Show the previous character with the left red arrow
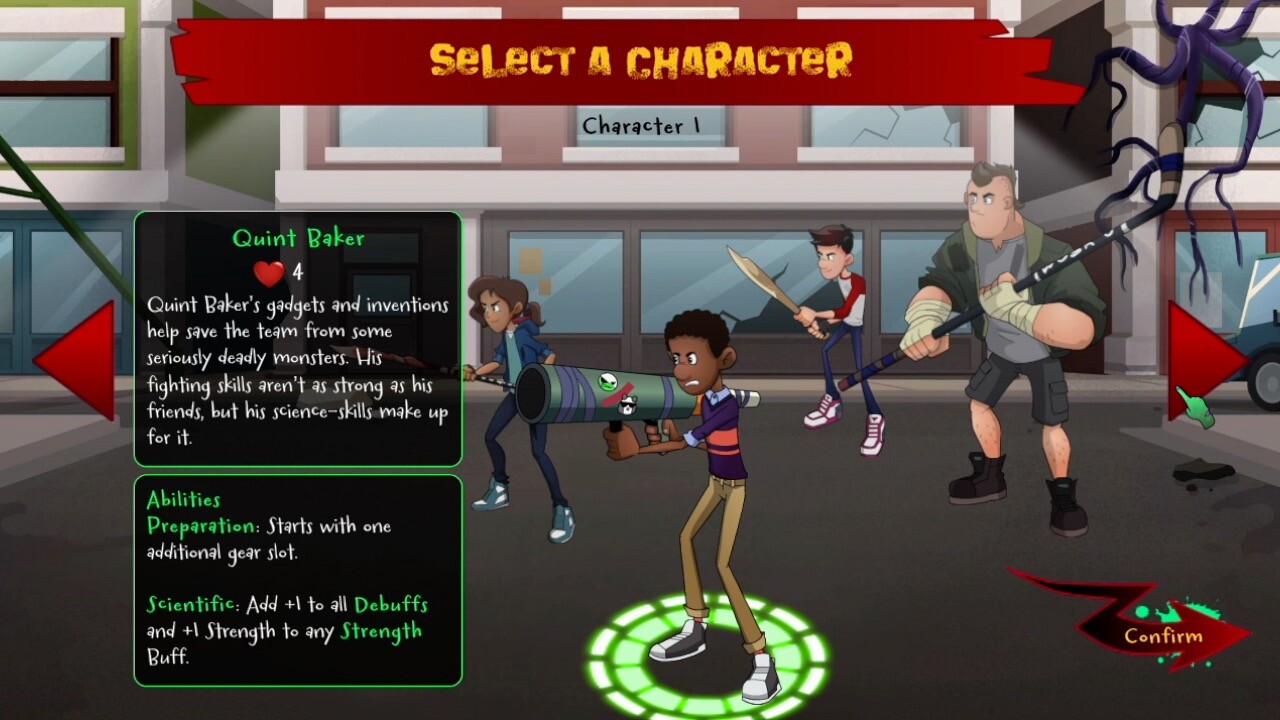This screenshot has height=720, width=1280. pyautogui.click(x=82, y=359)
